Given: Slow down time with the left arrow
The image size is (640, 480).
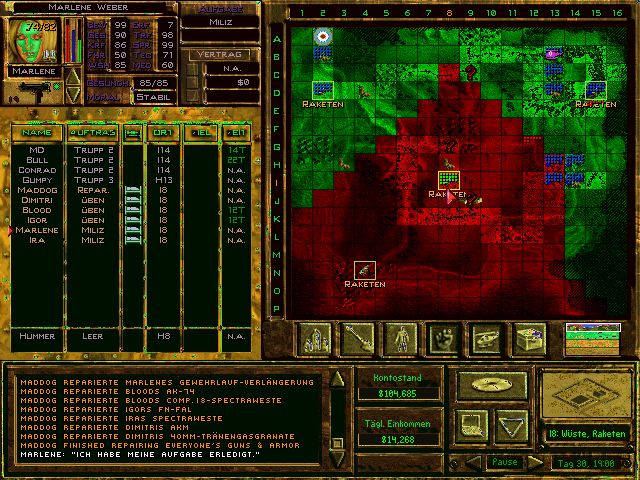Looking at the screenshot, I should [x=473, y=462].
